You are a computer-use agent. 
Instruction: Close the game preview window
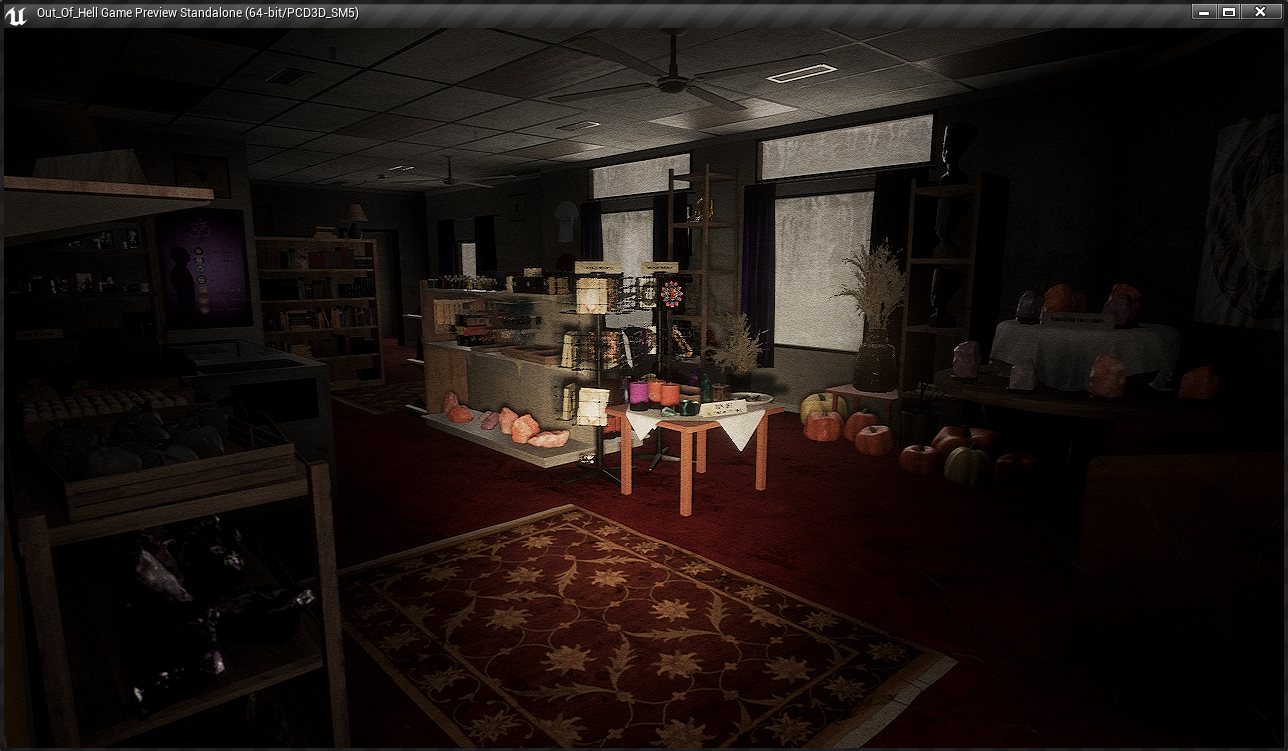(x=1260, y=12)
